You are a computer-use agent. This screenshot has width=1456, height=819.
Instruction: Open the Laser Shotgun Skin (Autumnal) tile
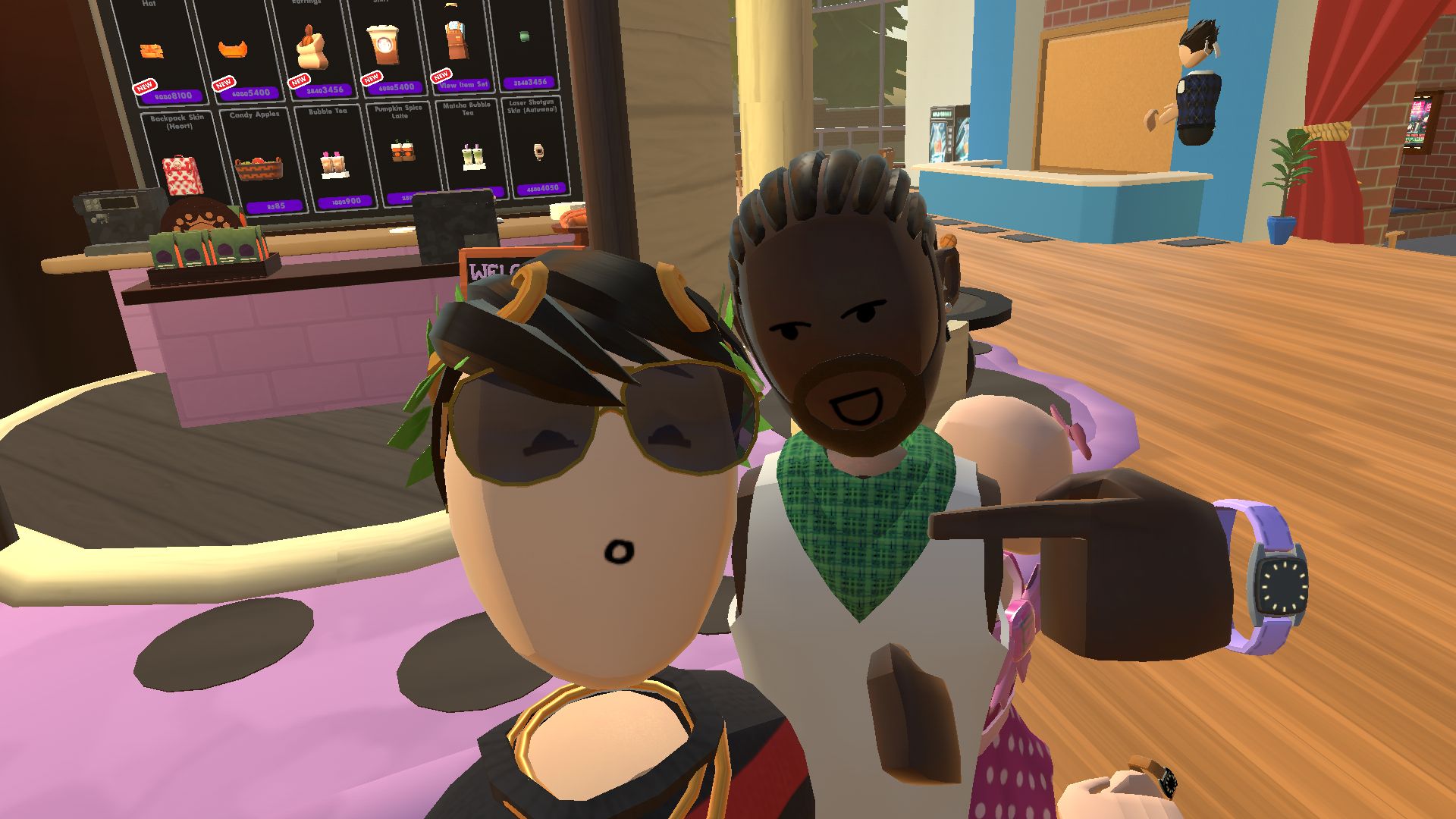535,144
